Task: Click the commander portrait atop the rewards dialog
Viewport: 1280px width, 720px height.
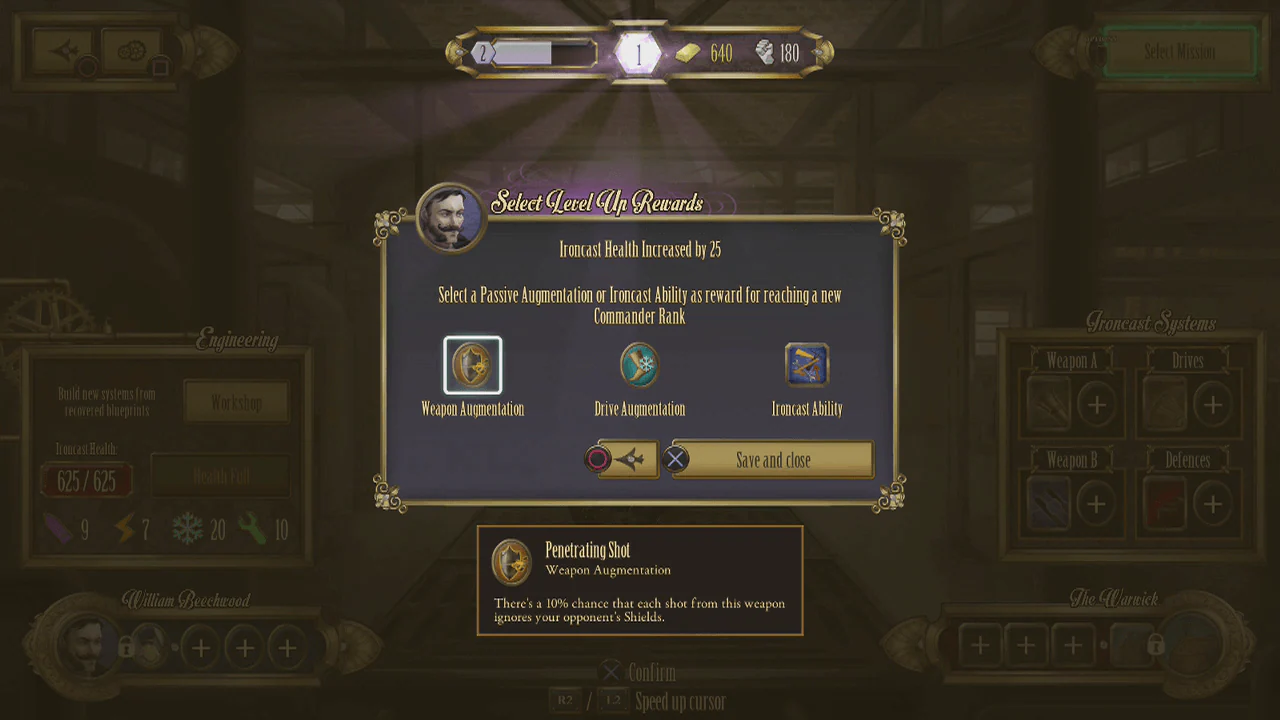Action: pyautogui.click(x=449, y=218)
